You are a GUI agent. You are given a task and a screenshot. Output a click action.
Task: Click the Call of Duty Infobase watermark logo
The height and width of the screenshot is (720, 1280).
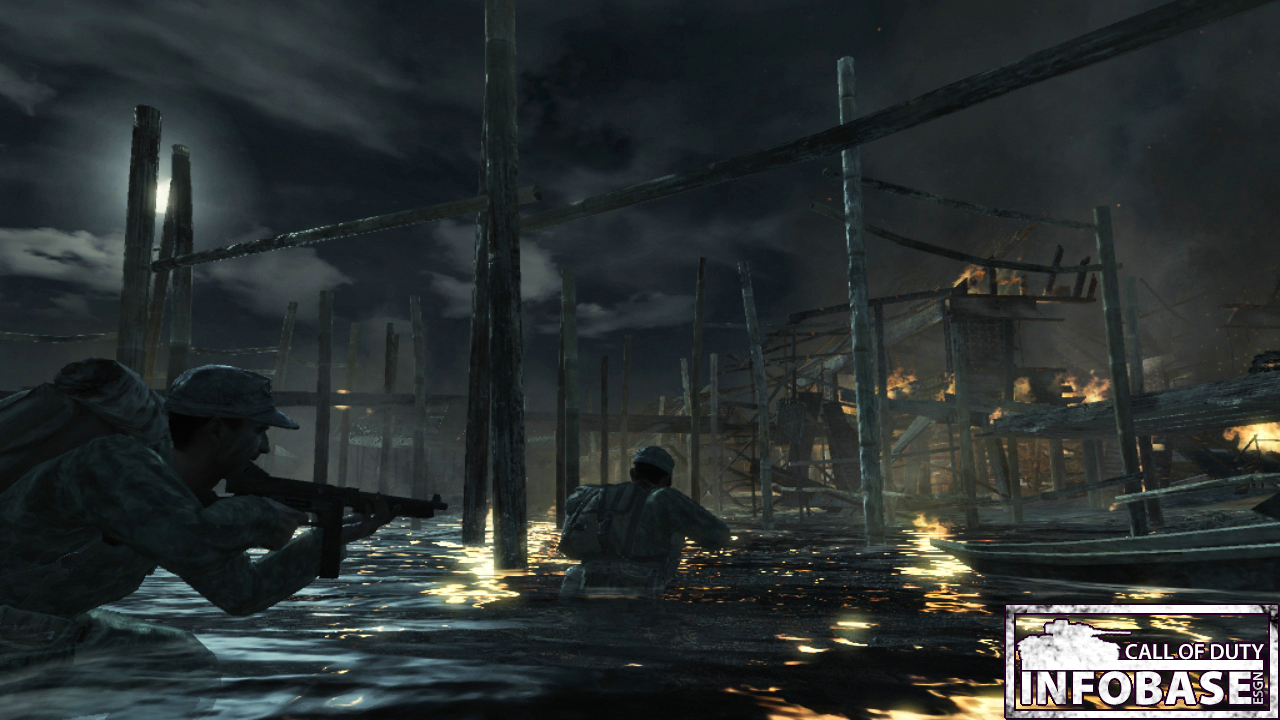1141,661
